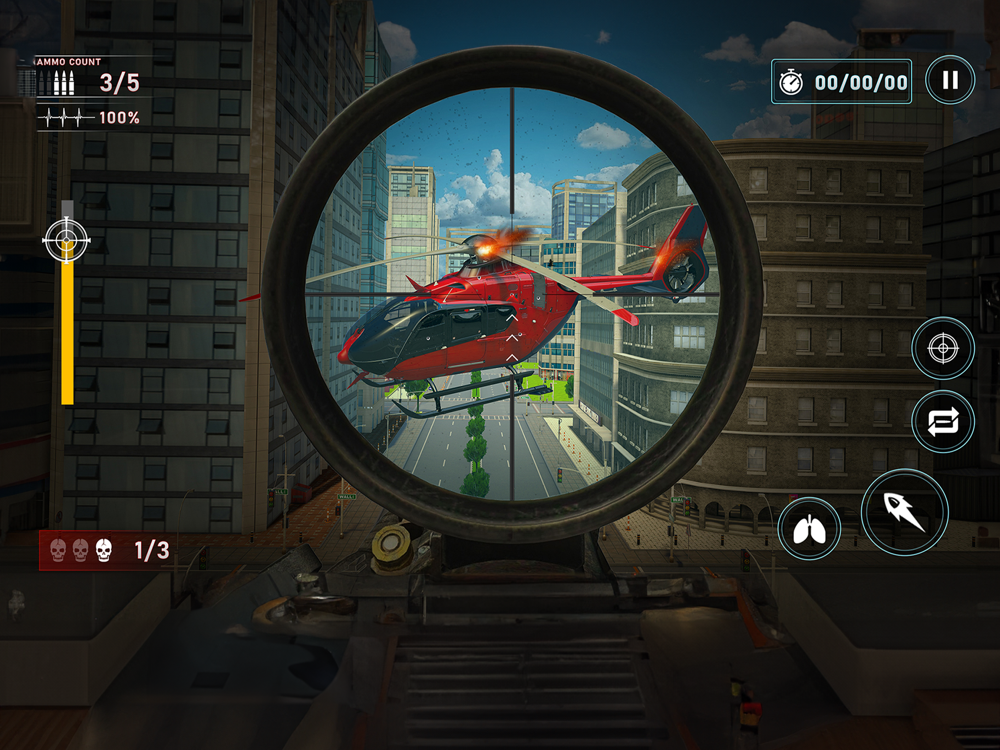Image resolution: width=1000 pixels, height=750 pixels.
Task: Tap the swap weapon arrows button
Action: [942, 422]
